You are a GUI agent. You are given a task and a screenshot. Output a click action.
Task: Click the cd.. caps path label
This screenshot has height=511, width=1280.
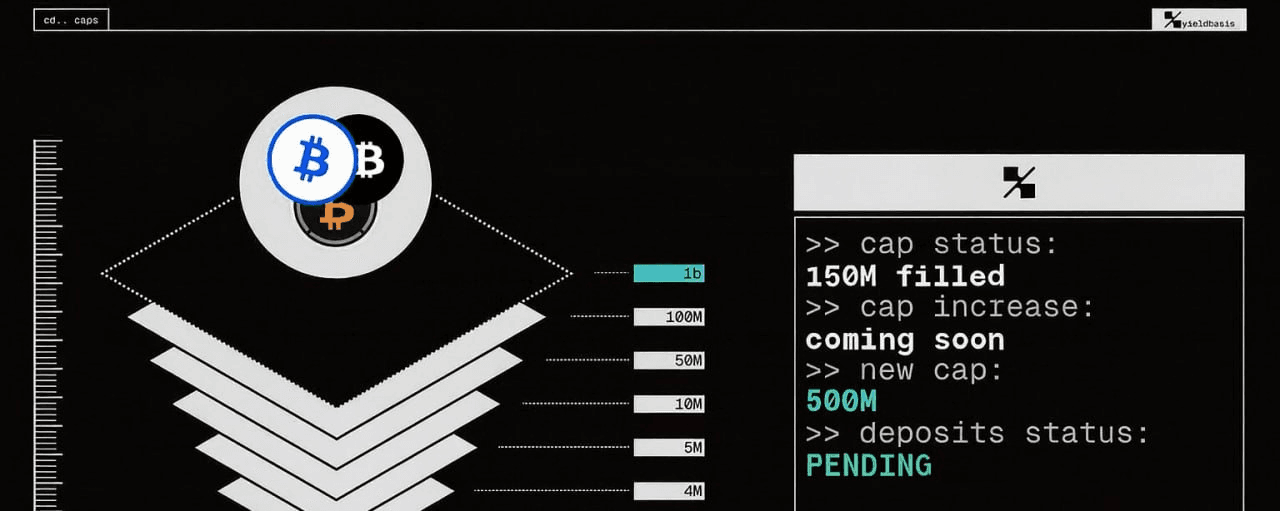(x=71, y=19)
